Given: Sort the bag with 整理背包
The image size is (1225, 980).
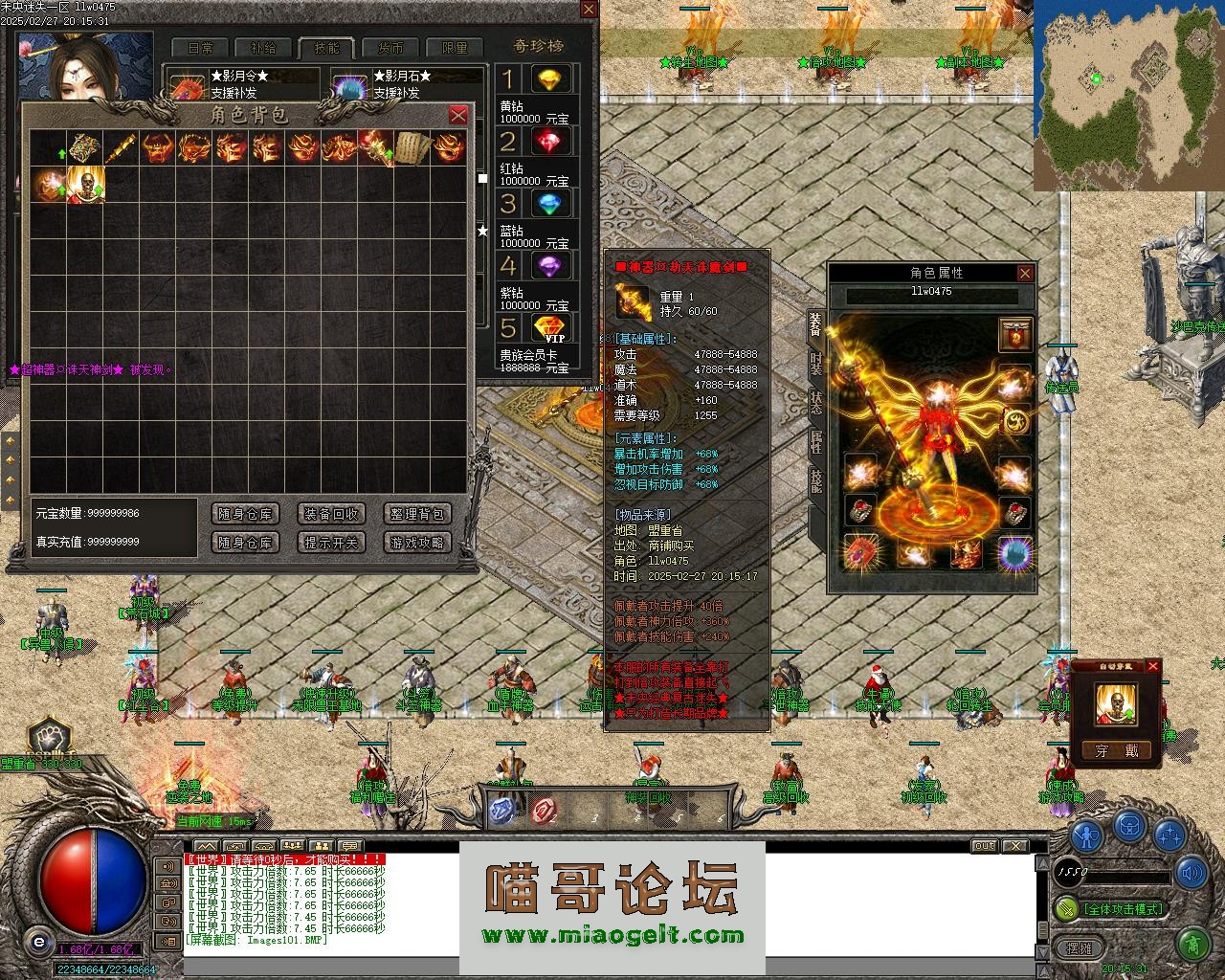Looking at the screenshot, I should (x=417, y=514).
